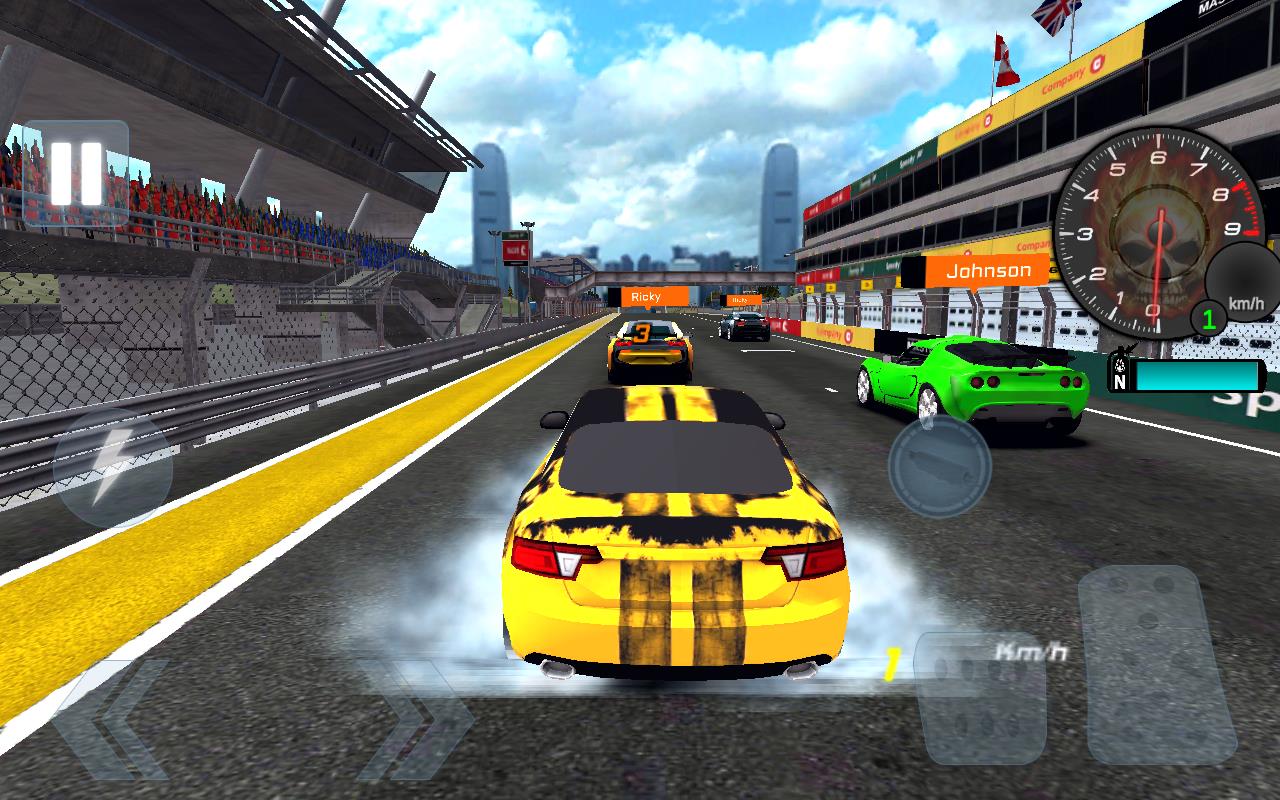Image resolution: width=1280 pixels, height=800 pixels.
Task: Tap the round handbrake lever button
Action: (x=939, y=466)
